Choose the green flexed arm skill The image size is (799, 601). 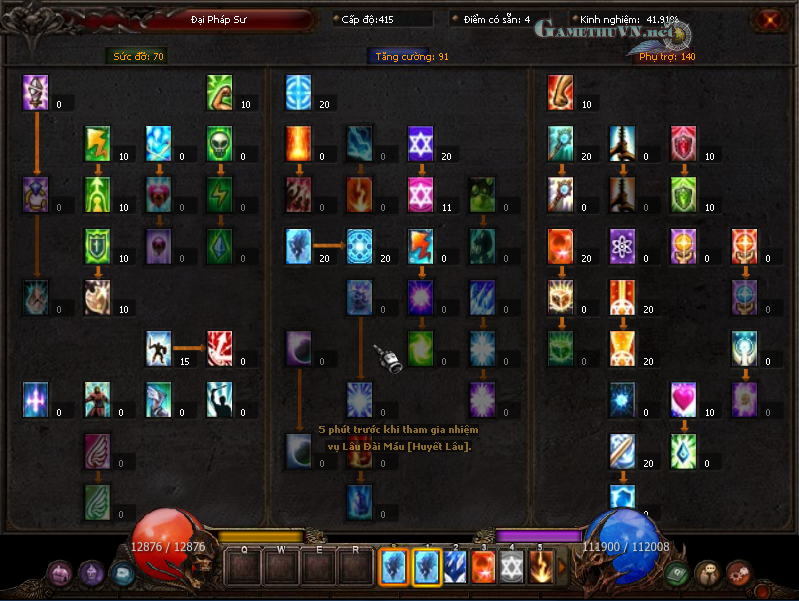(x=220, y=92)
